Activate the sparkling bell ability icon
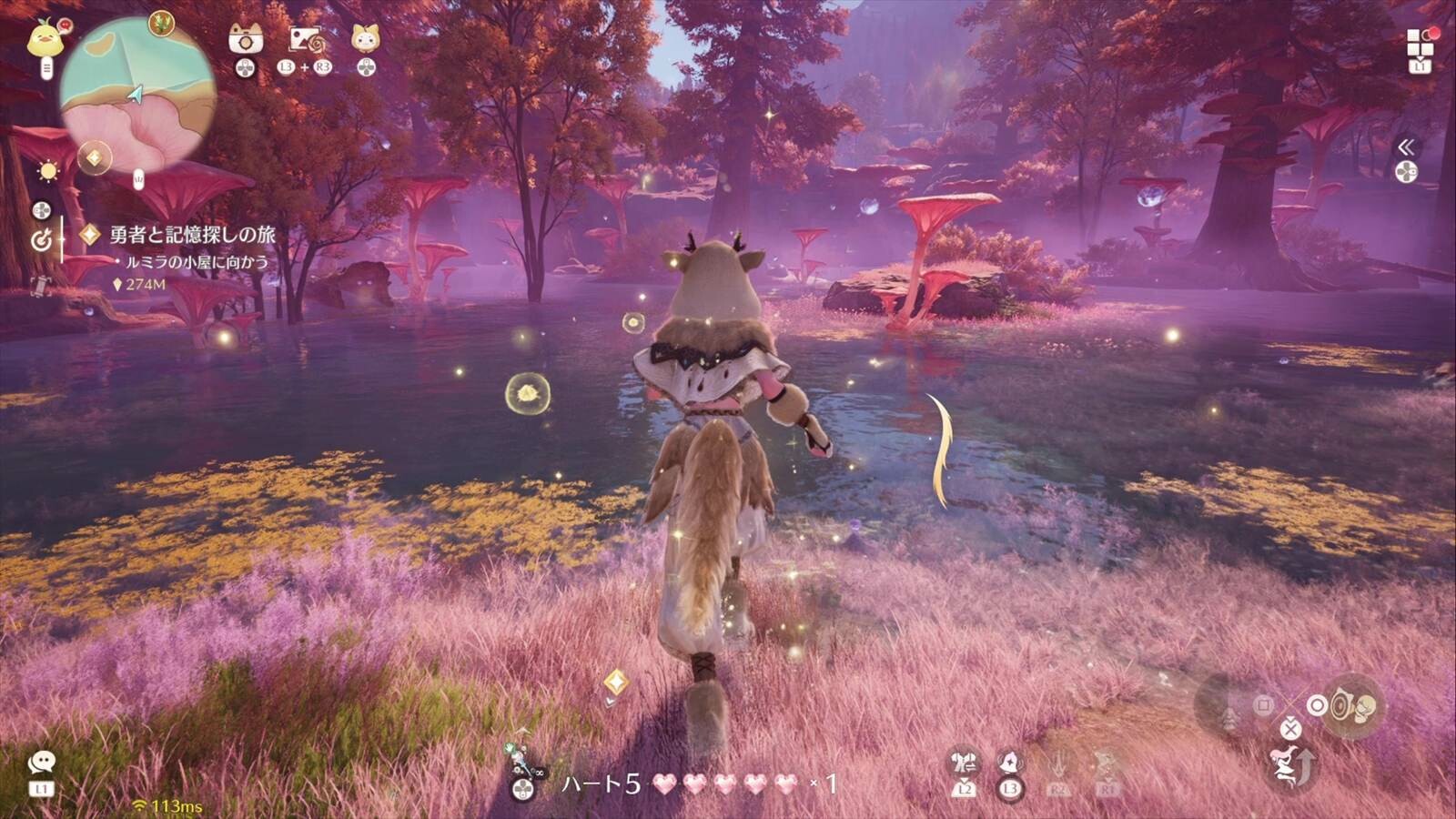The image size is (1456, 819). pyautogui.click(x=1009, y=762)
